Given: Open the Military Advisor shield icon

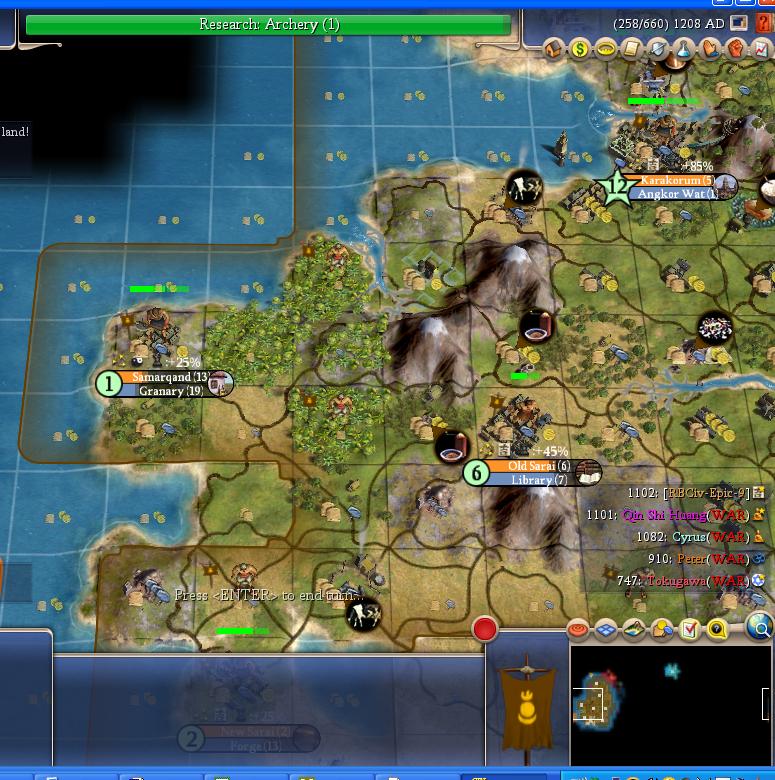Looking at the screenshot, I should coord(657,48).
